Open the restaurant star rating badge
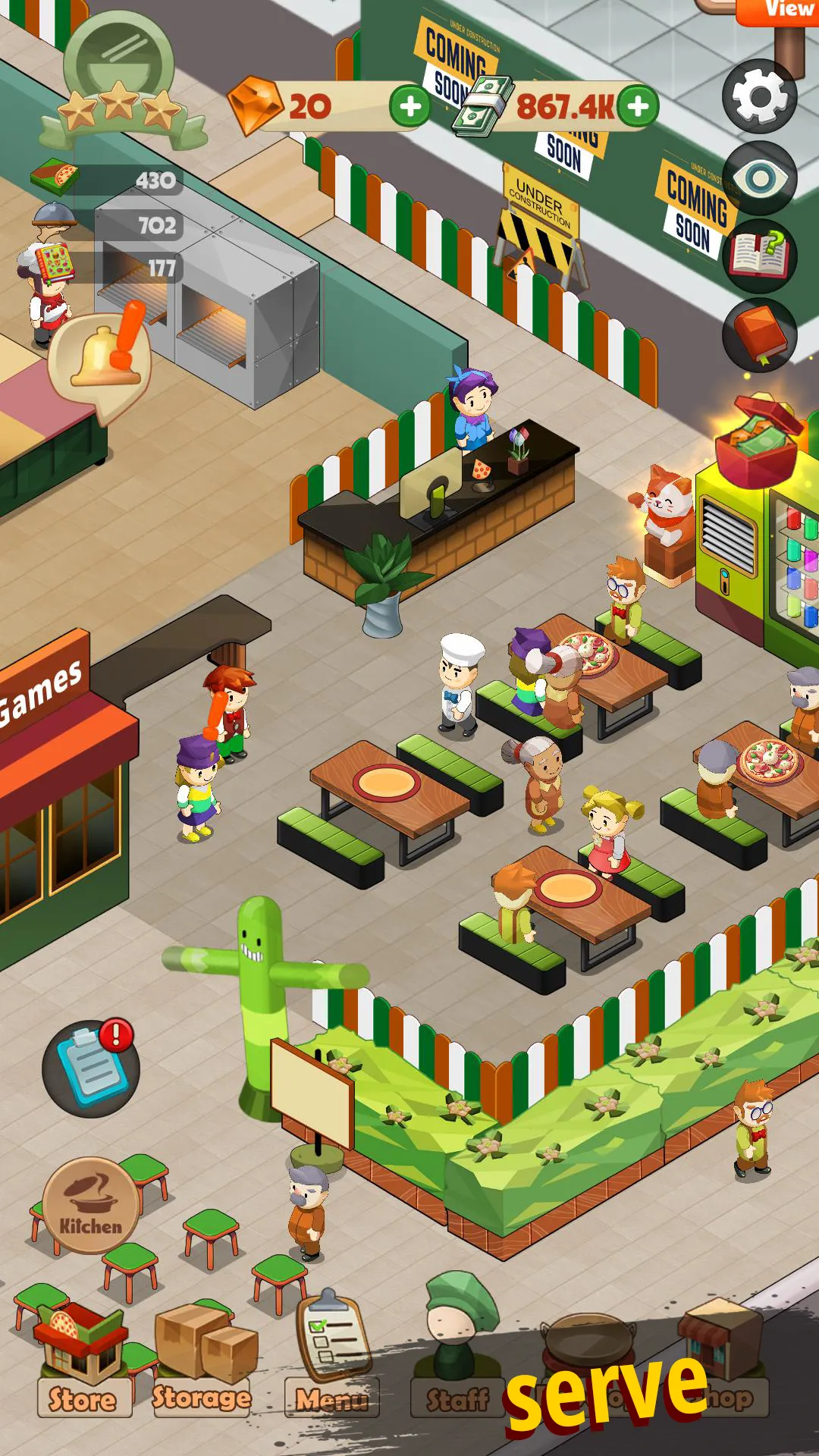The height and width of the screenshot is (1456, 819). pos(119,83)
